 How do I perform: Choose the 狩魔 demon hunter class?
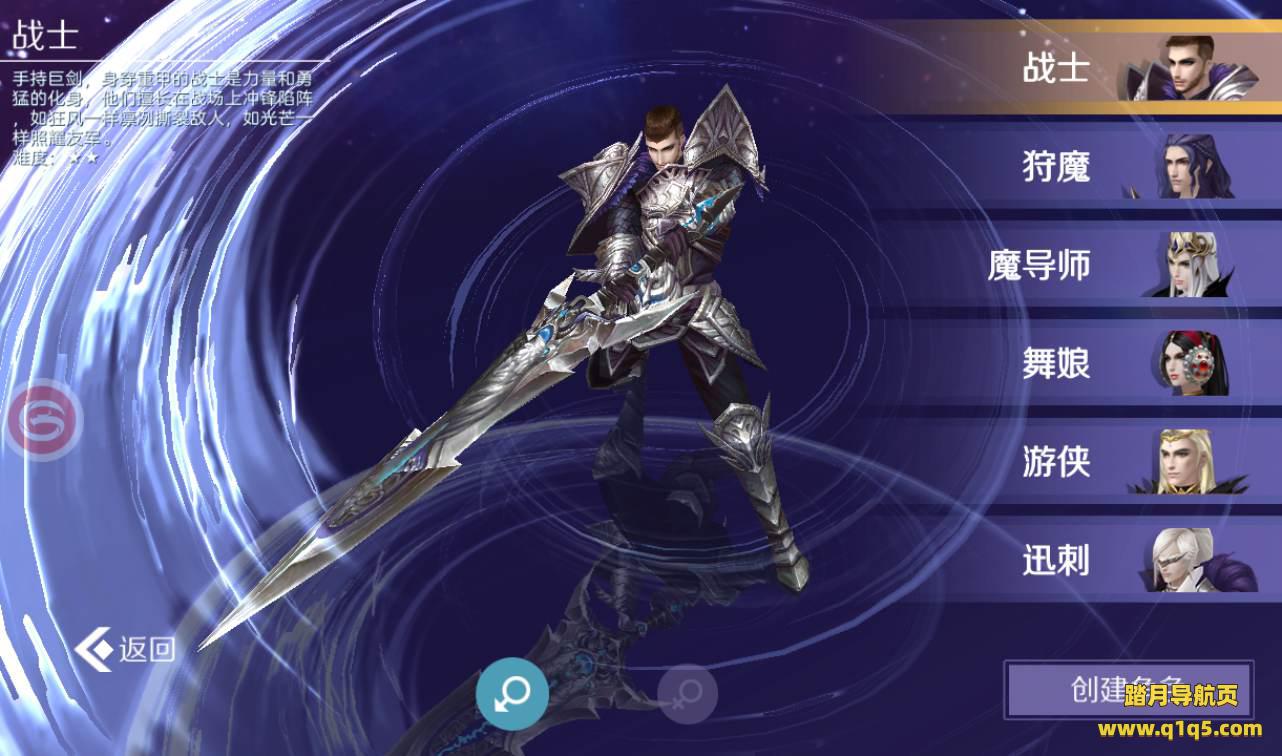coord(1100,166)
